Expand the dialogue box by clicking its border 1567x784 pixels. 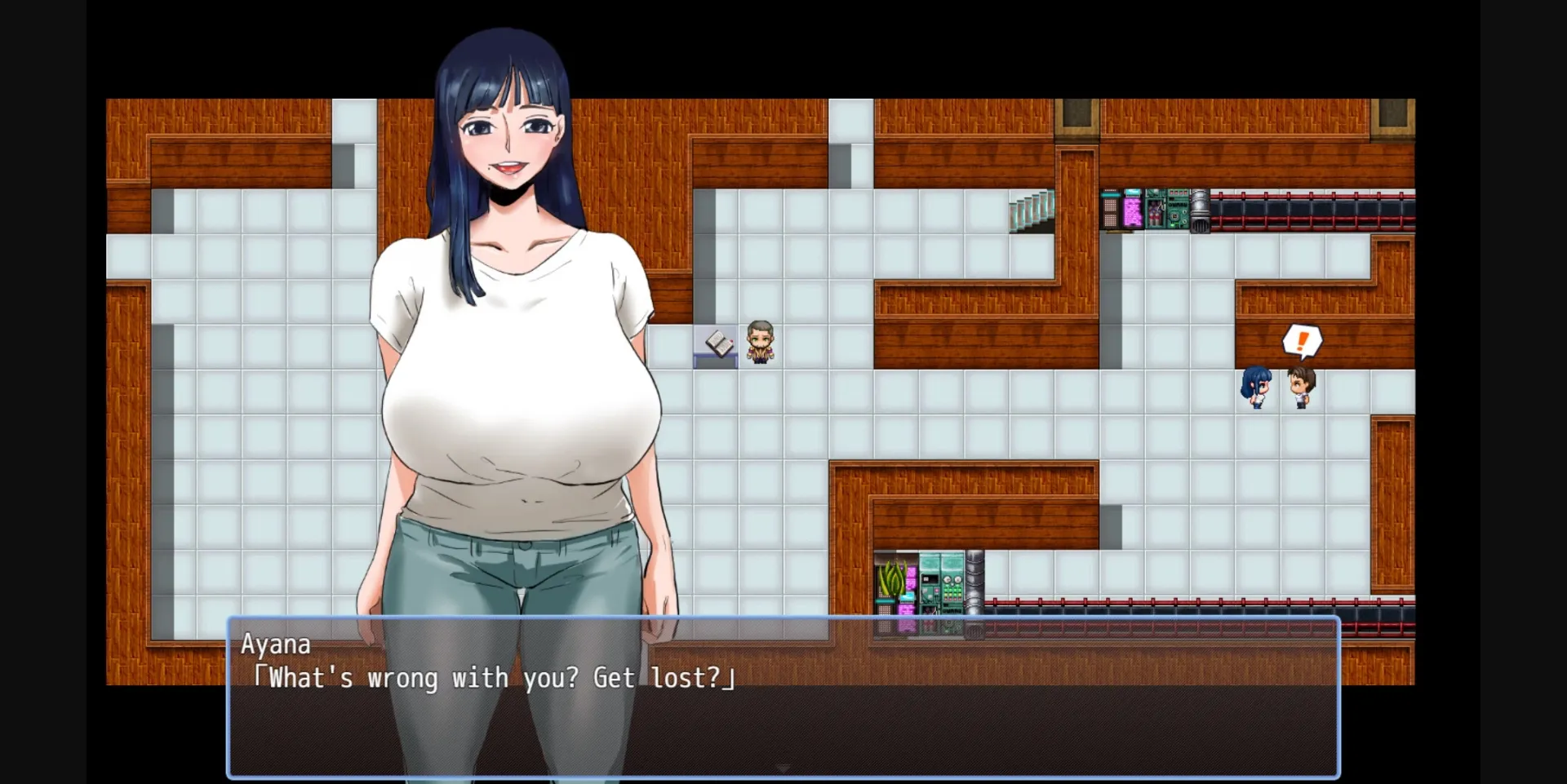pyautogui.click(x=783, y=620)
